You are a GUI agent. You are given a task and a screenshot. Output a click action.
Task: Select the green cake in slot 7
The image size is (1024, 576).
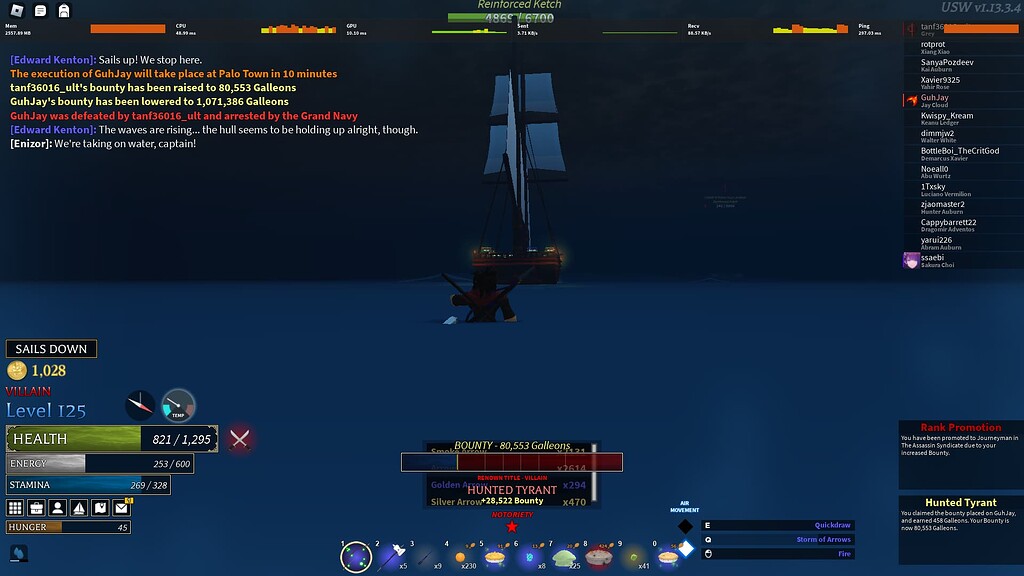click(x=563, y=557)
